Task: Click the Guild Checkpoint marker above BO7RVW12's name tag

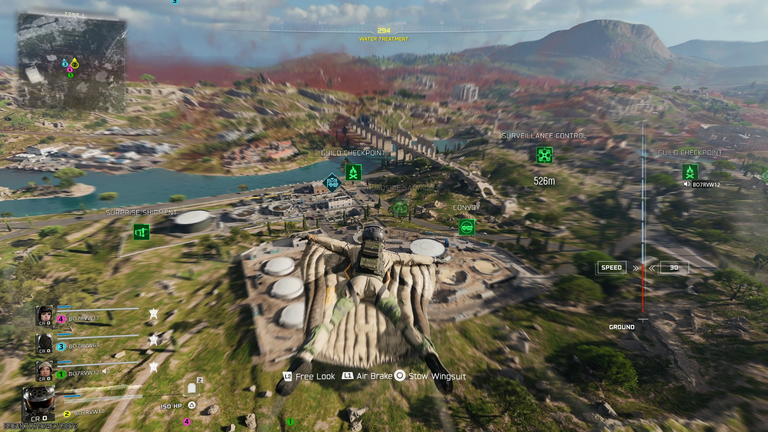Action: click(x=690, y=172)
